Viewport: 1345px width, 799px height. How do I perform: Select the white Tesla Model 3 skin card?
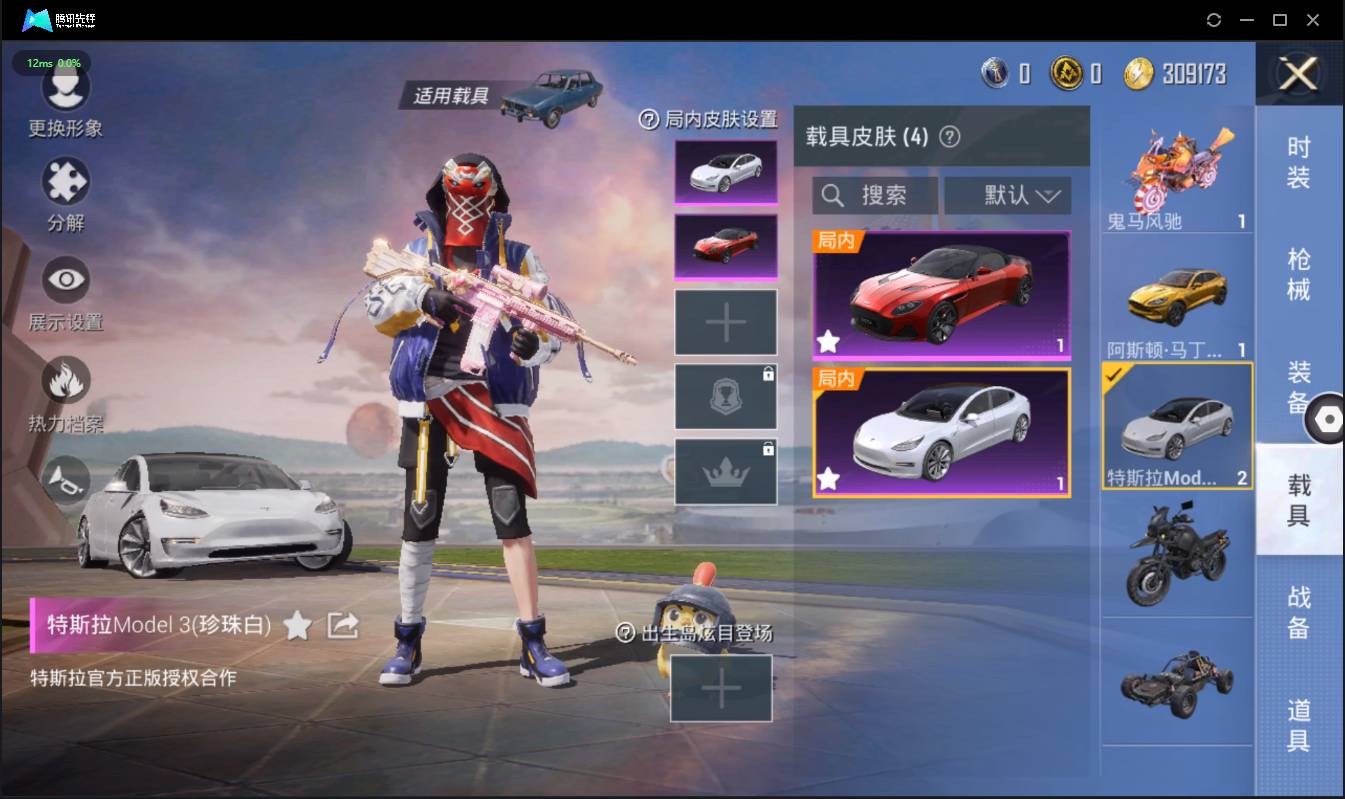(x=941, y=432)
